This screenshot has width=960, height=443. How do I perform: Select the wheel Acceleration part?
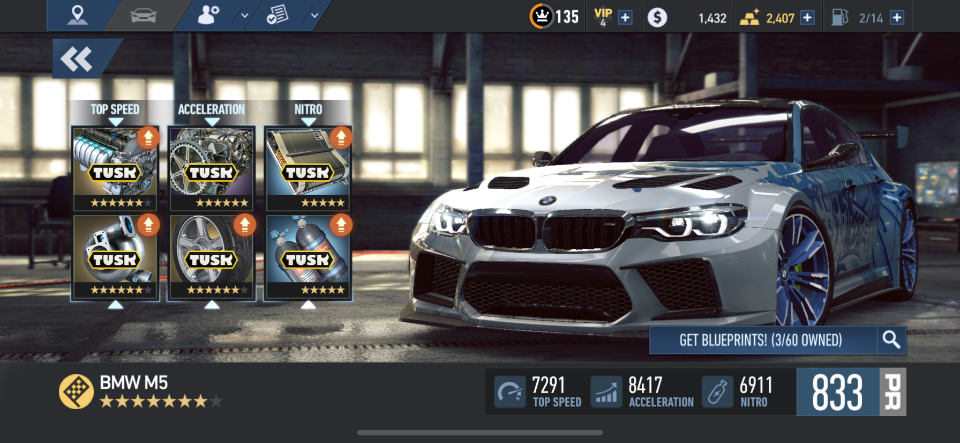pyautogui.click(x=211, y=257)
